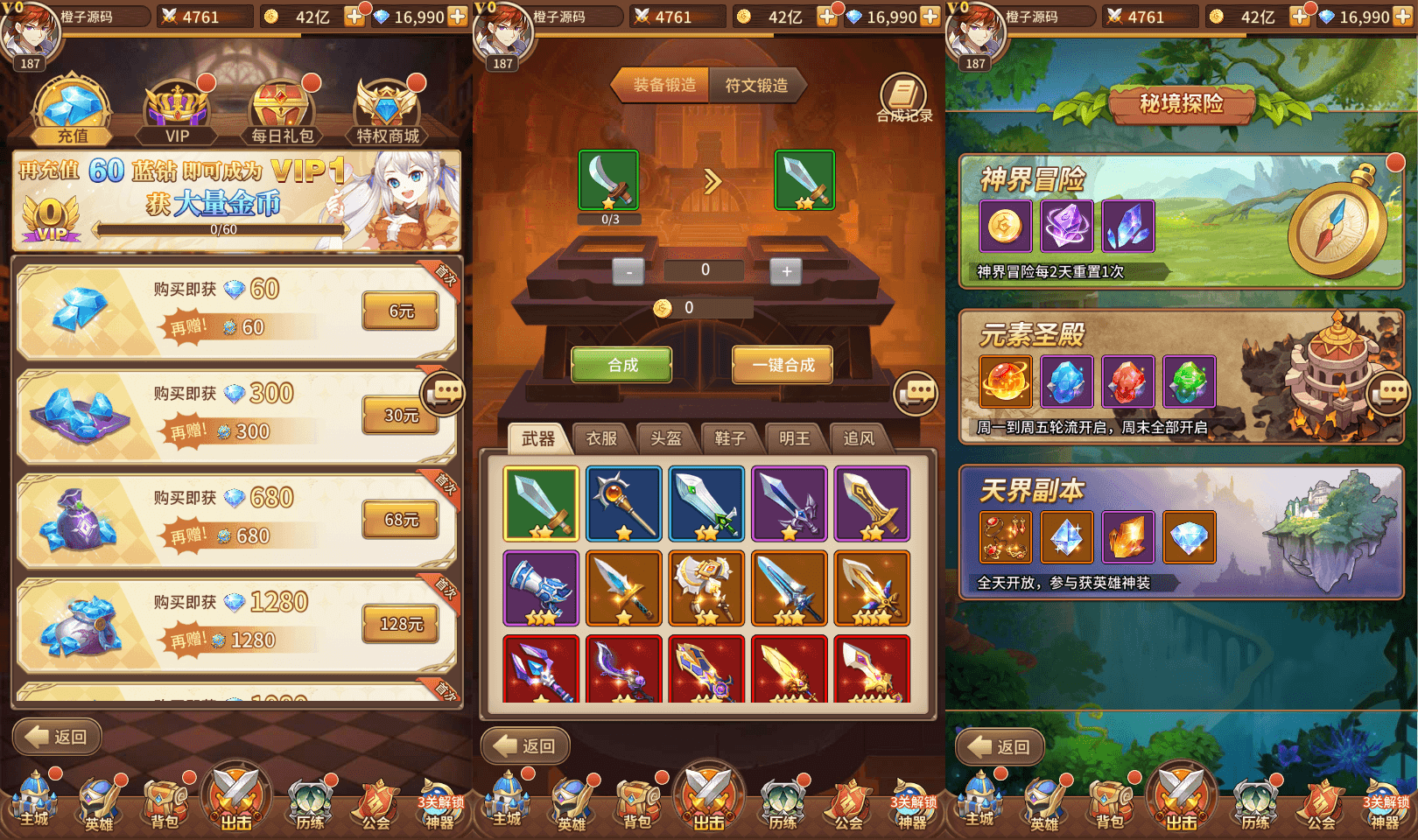Viewport: 1418px width, 840px height.
Task: Tap the 68元 price button
Action: (401, 520)
